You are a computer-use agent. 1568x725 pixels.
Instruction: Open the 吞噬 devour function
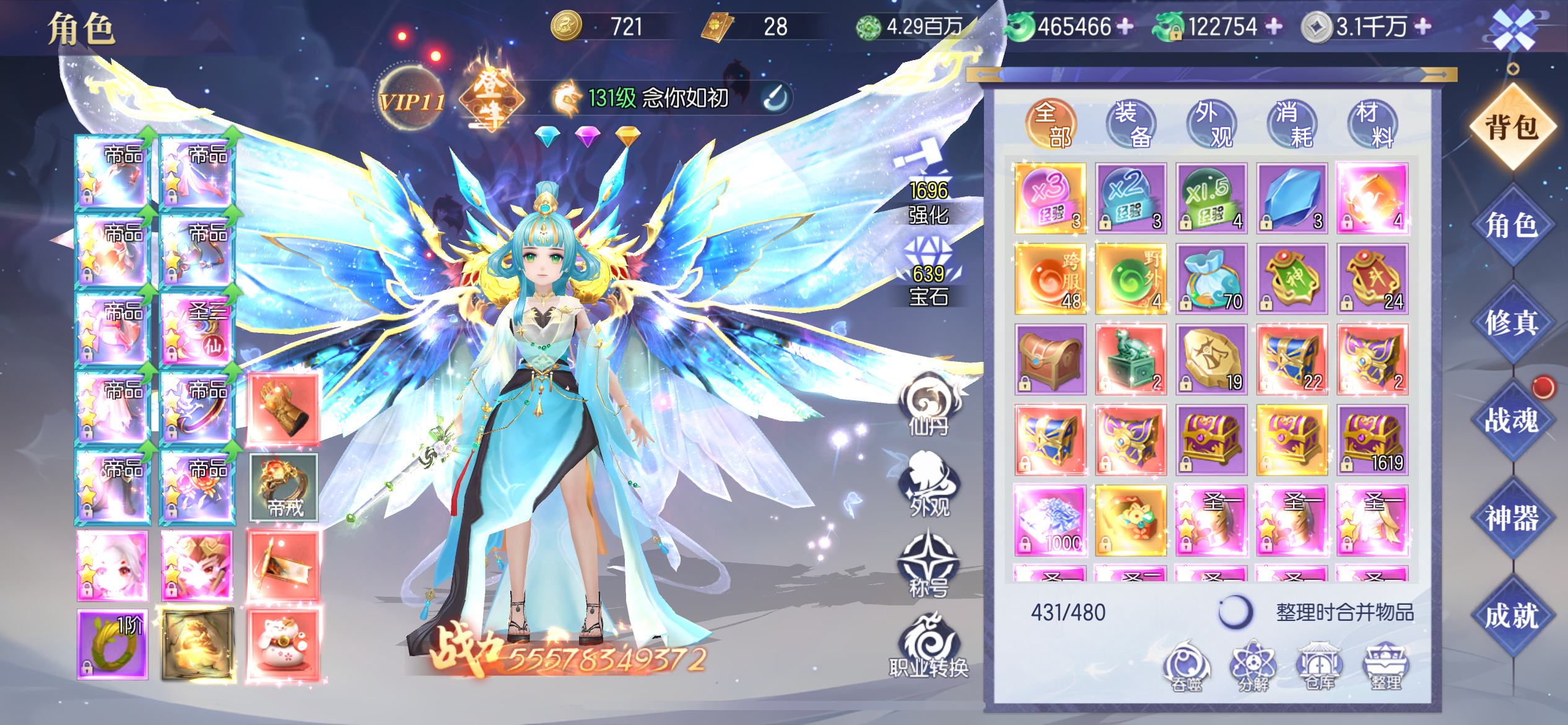(x=1187, y=667)
